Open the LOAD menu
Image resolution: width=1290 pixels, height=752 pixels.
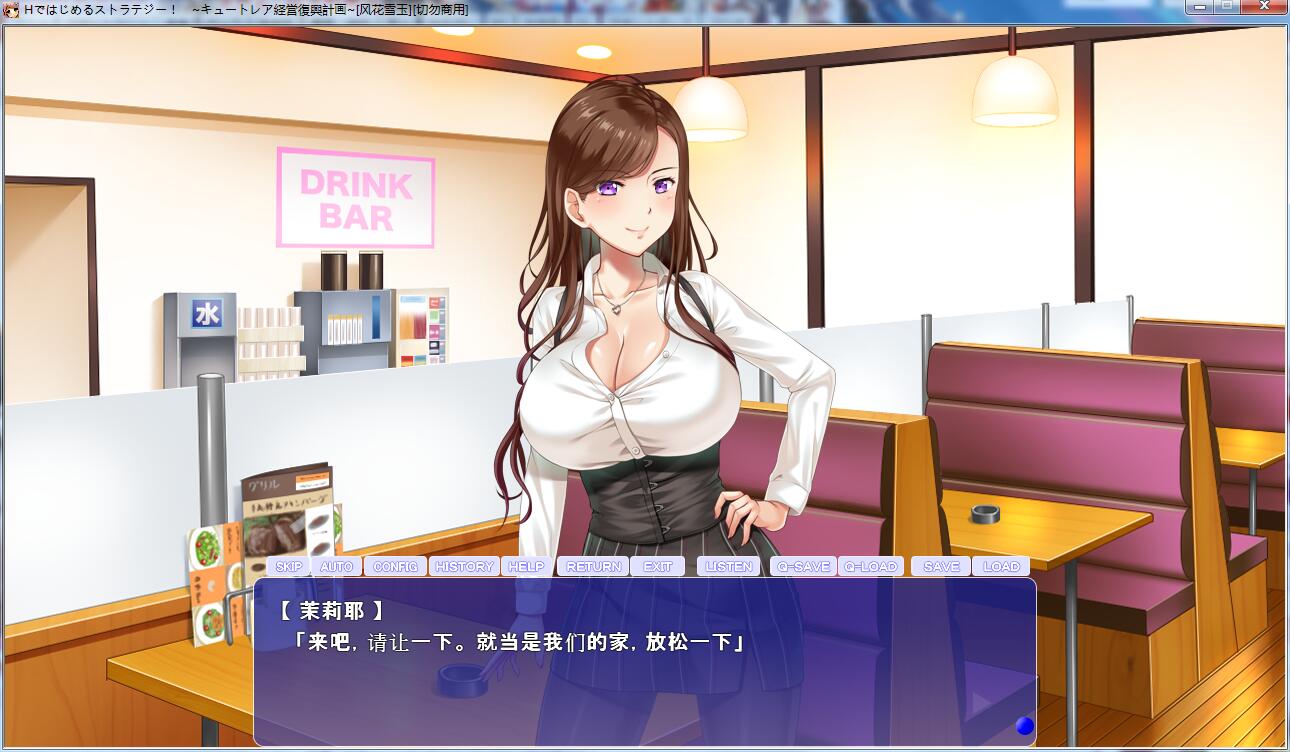1001,566
